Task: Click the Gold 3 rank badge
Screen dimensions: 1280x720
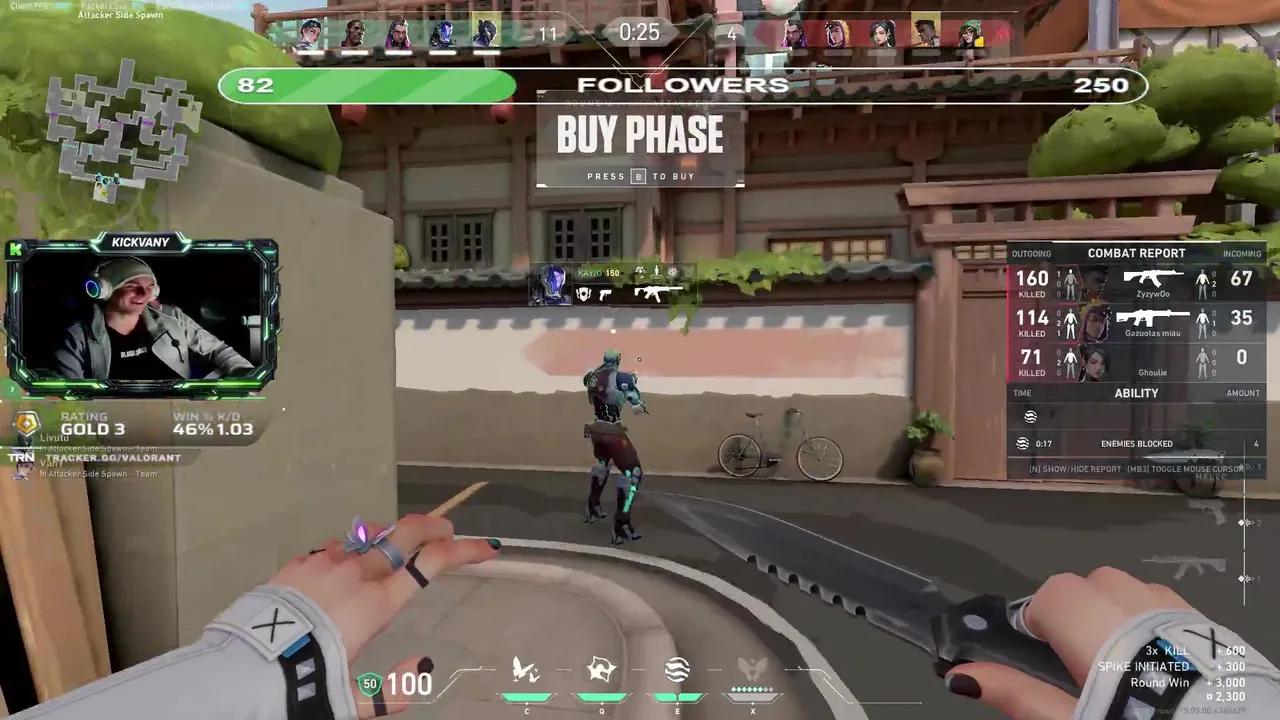Action: [x=26, y=423]
